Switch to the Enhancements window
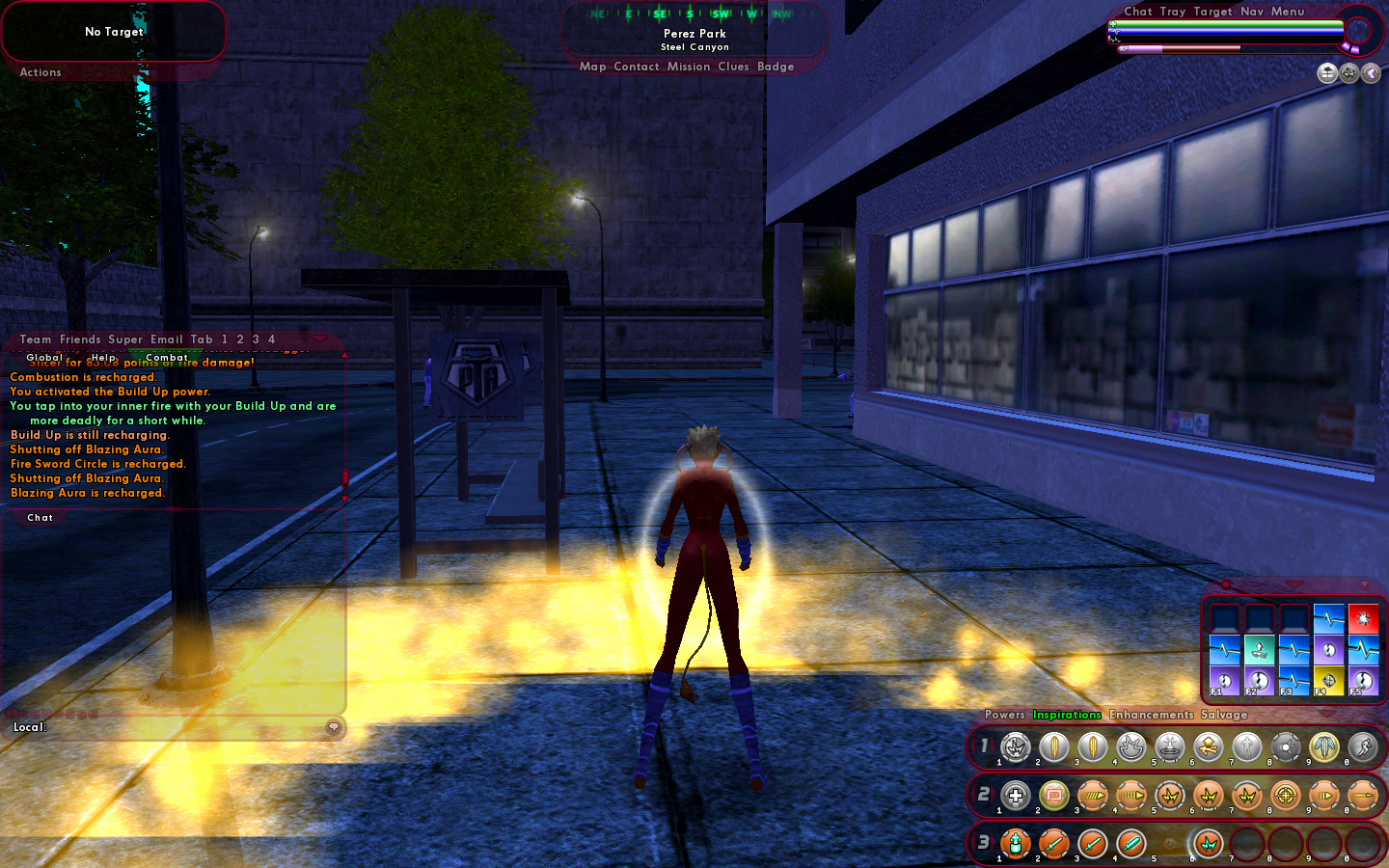Viewport: 1389px width, 868px height. (1151, 715)
